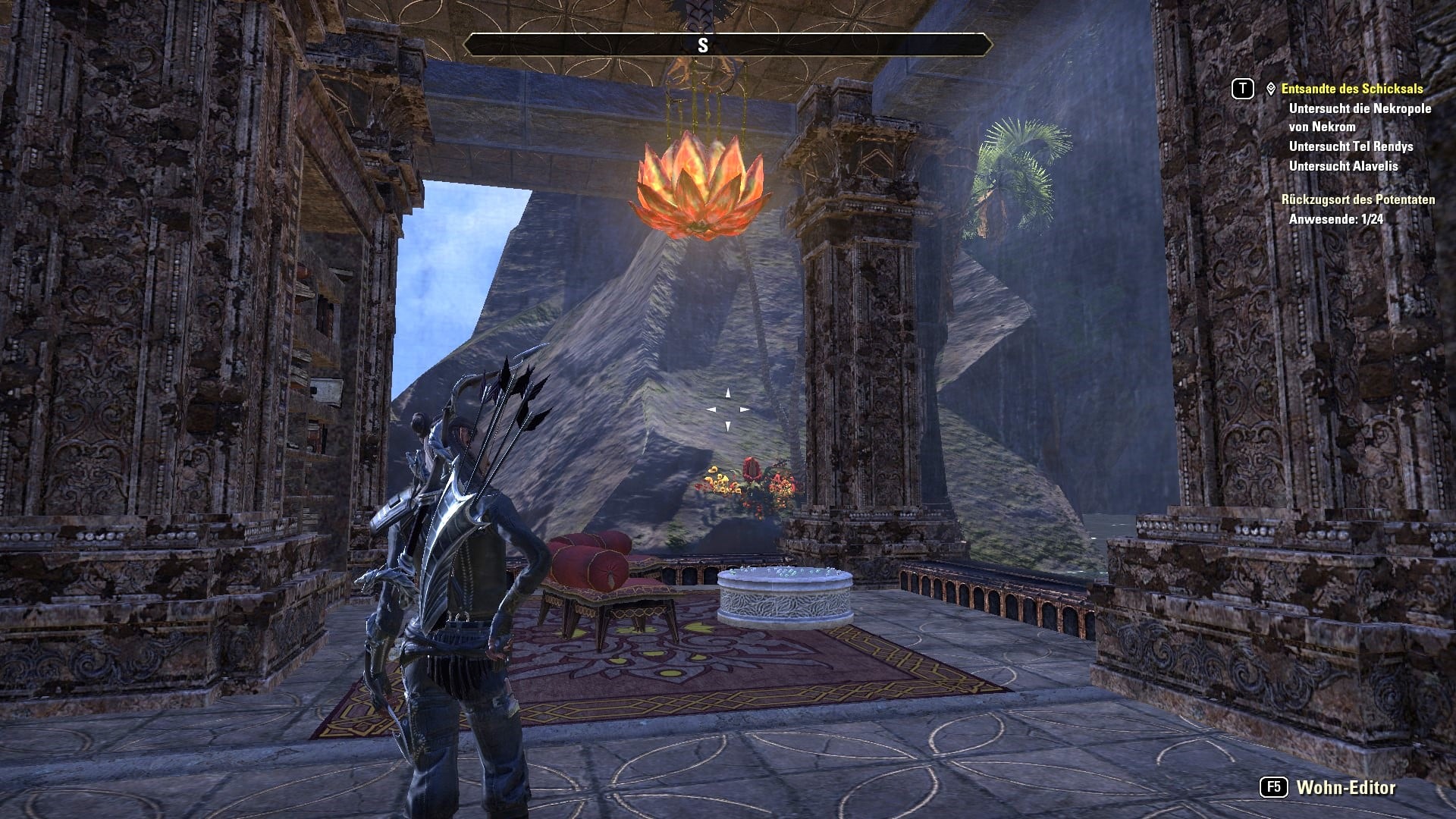Click the quest marker icon beside the quest title

[x=1270, y=89]
